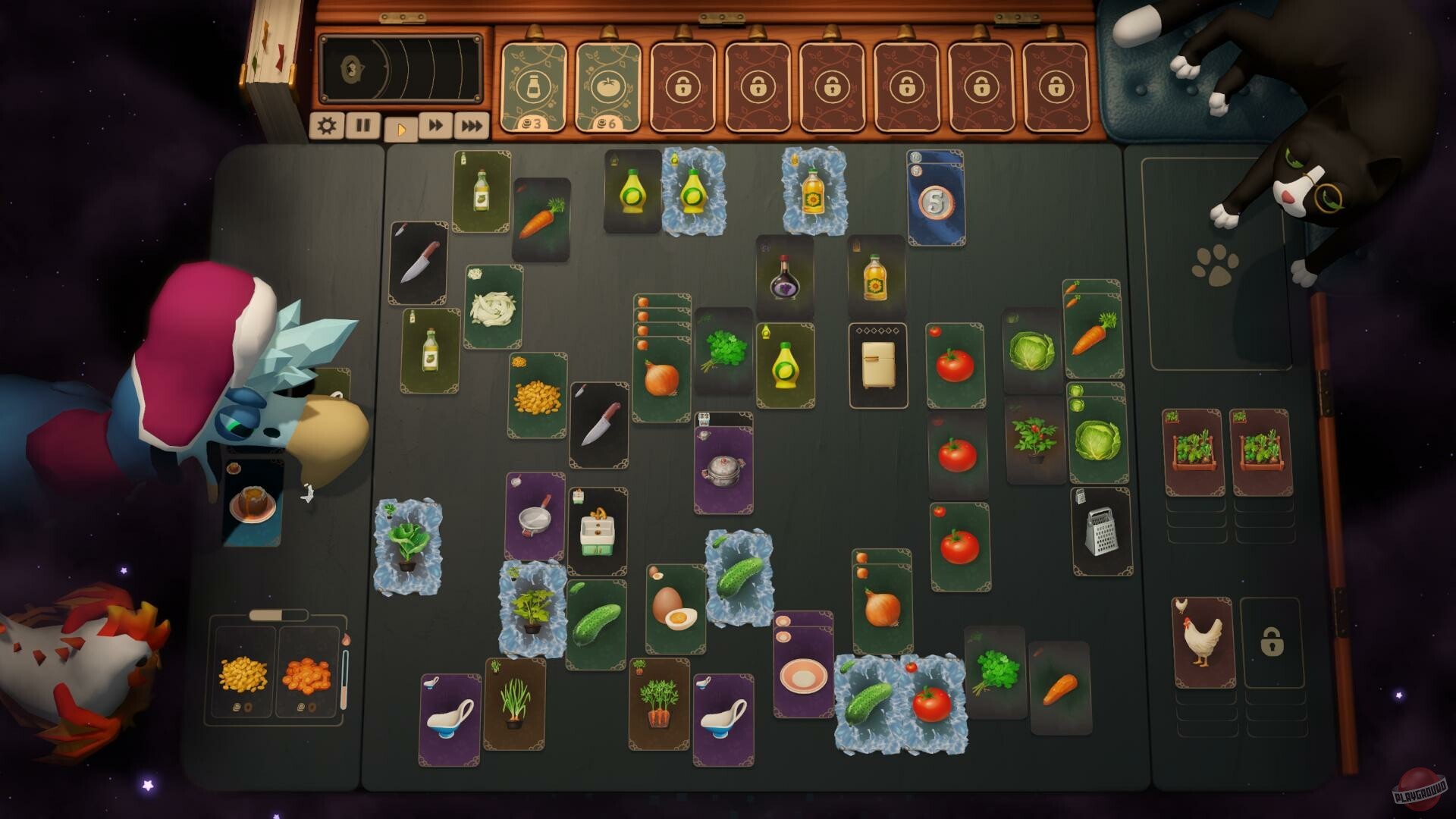Select the fridge card on the table
The width and height of the screenshot is (1456, 819).
click(877, 362)
